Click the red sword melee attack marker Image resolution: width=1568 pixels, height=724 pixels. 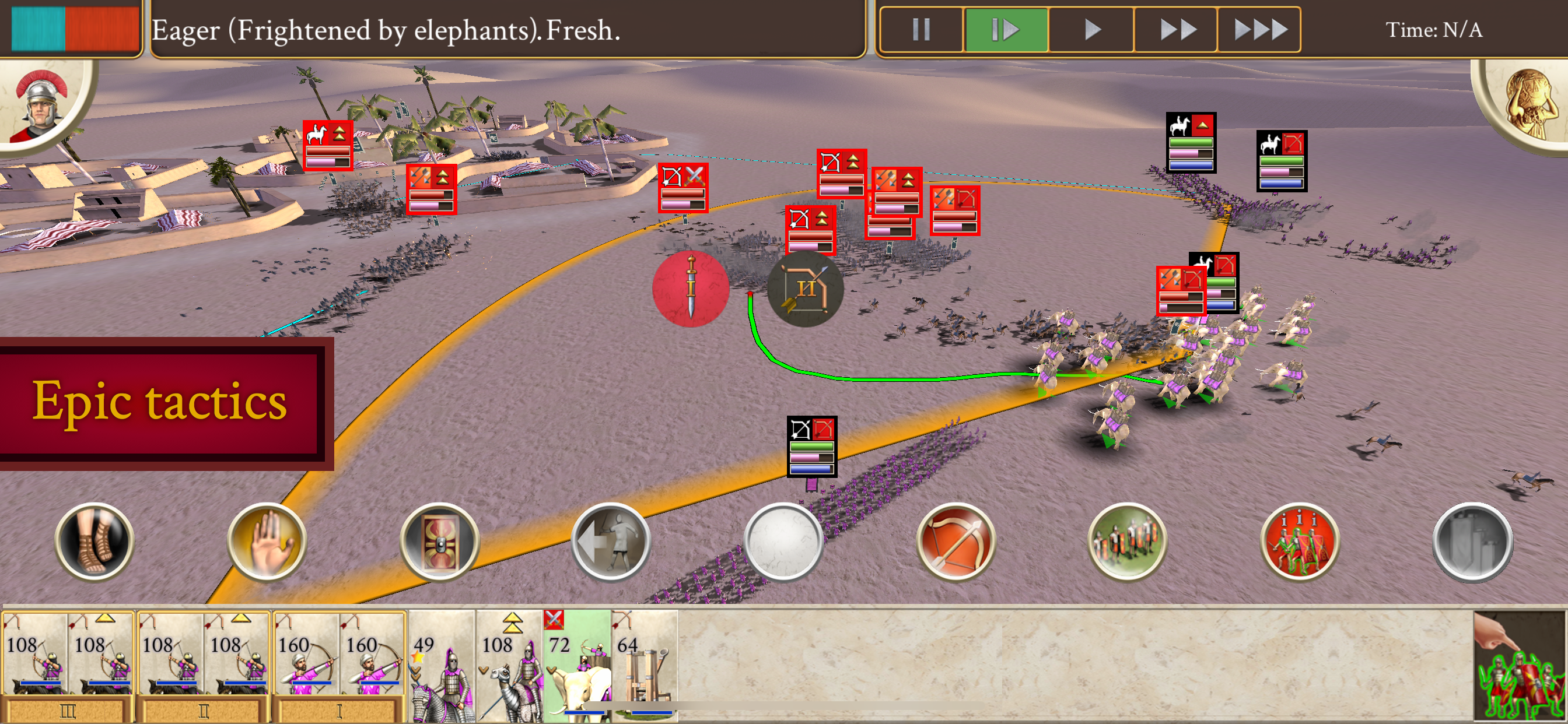pos(690,289)
